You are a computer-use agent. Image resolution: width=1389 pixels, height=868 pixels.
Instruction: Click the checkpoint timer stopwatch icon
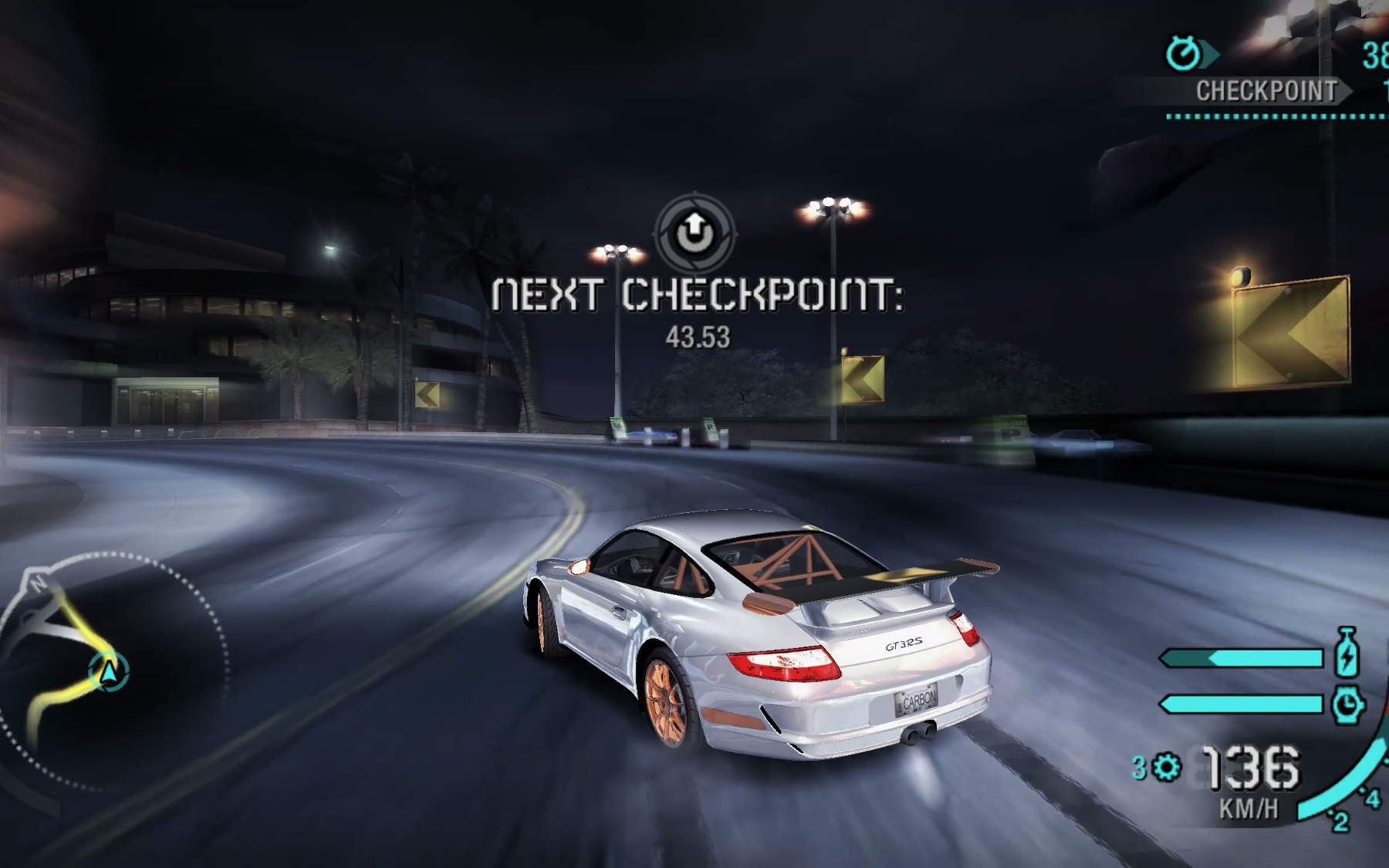[x=1183, y=53]
